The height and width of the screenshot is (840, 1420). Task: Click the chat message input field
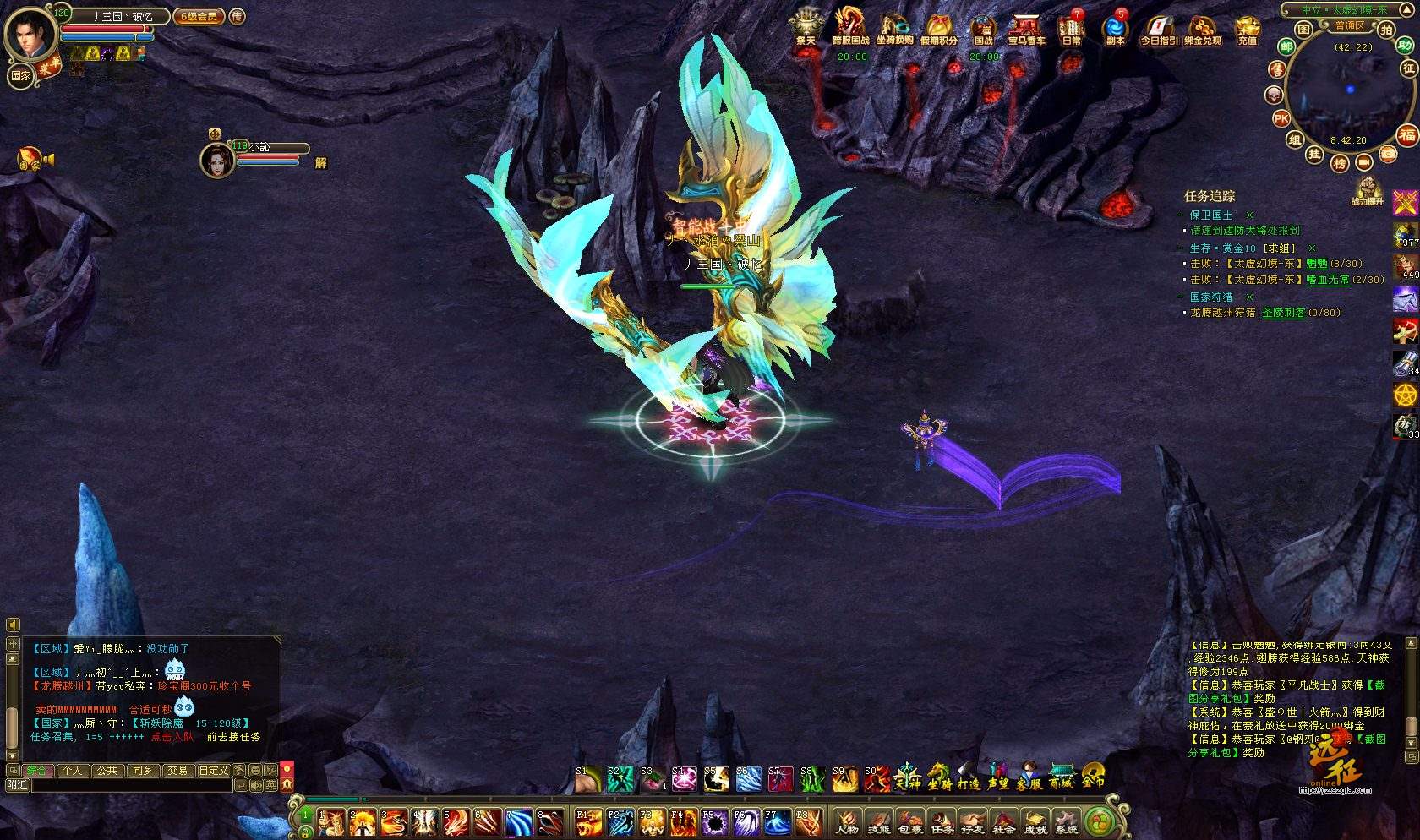[x=131, y=785]
